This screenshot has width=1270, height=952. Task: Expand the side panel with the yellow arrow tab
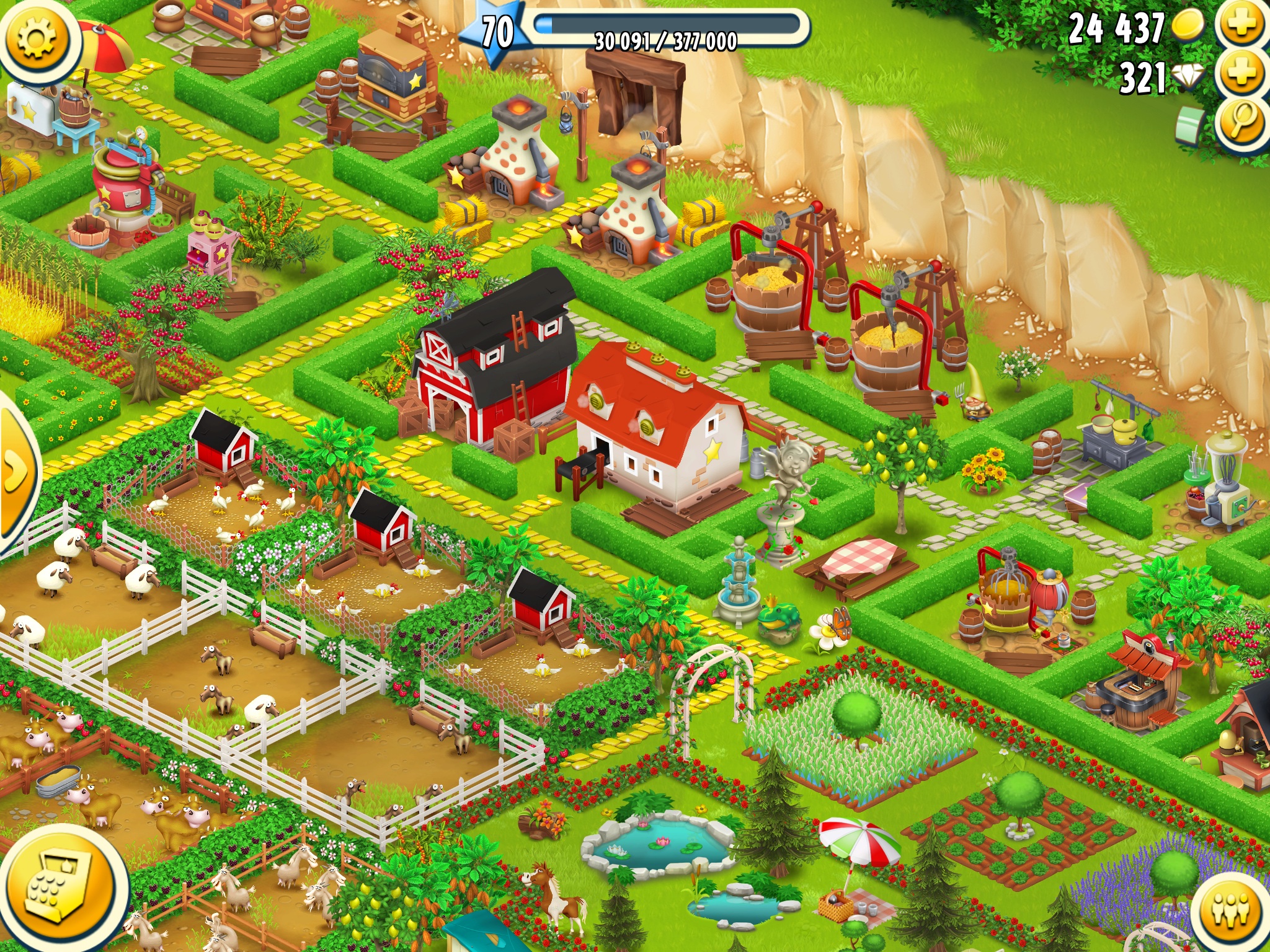pyautogui.click(x=16, y=471)
